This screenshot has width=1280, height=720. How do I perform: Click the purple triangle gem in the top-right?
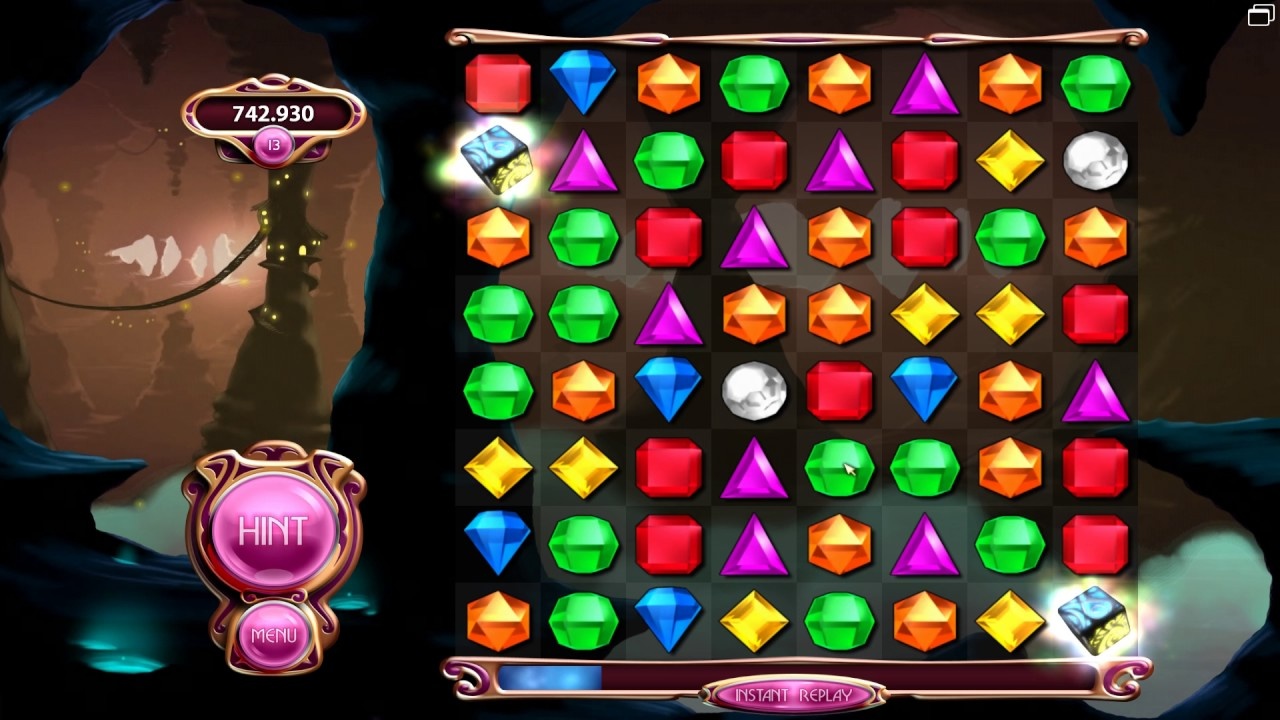click(x=925, y=84)
